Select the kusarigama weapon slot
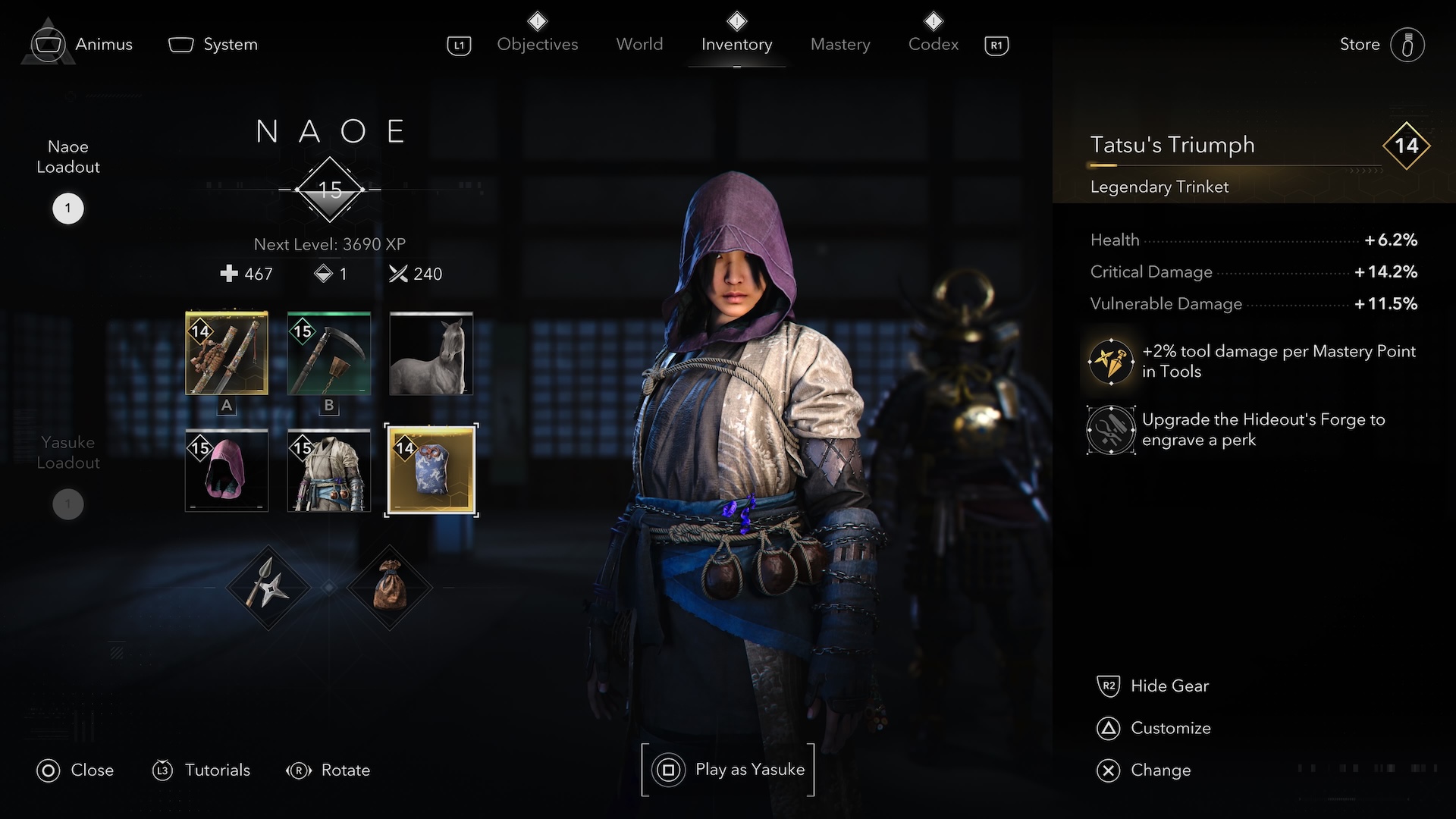 click(329, 353)
